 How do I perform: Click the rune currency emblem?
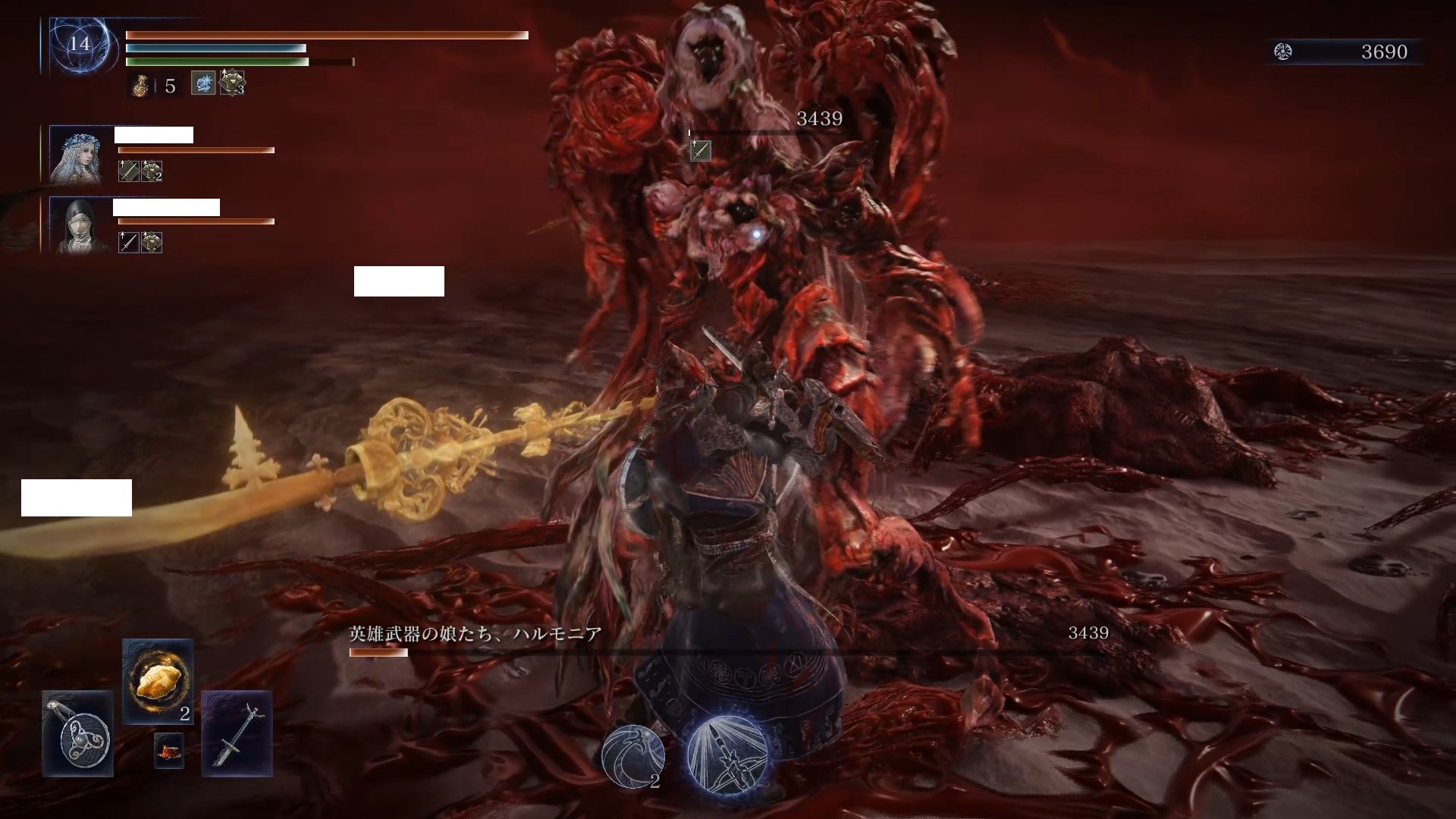[x=1283, y=52]
